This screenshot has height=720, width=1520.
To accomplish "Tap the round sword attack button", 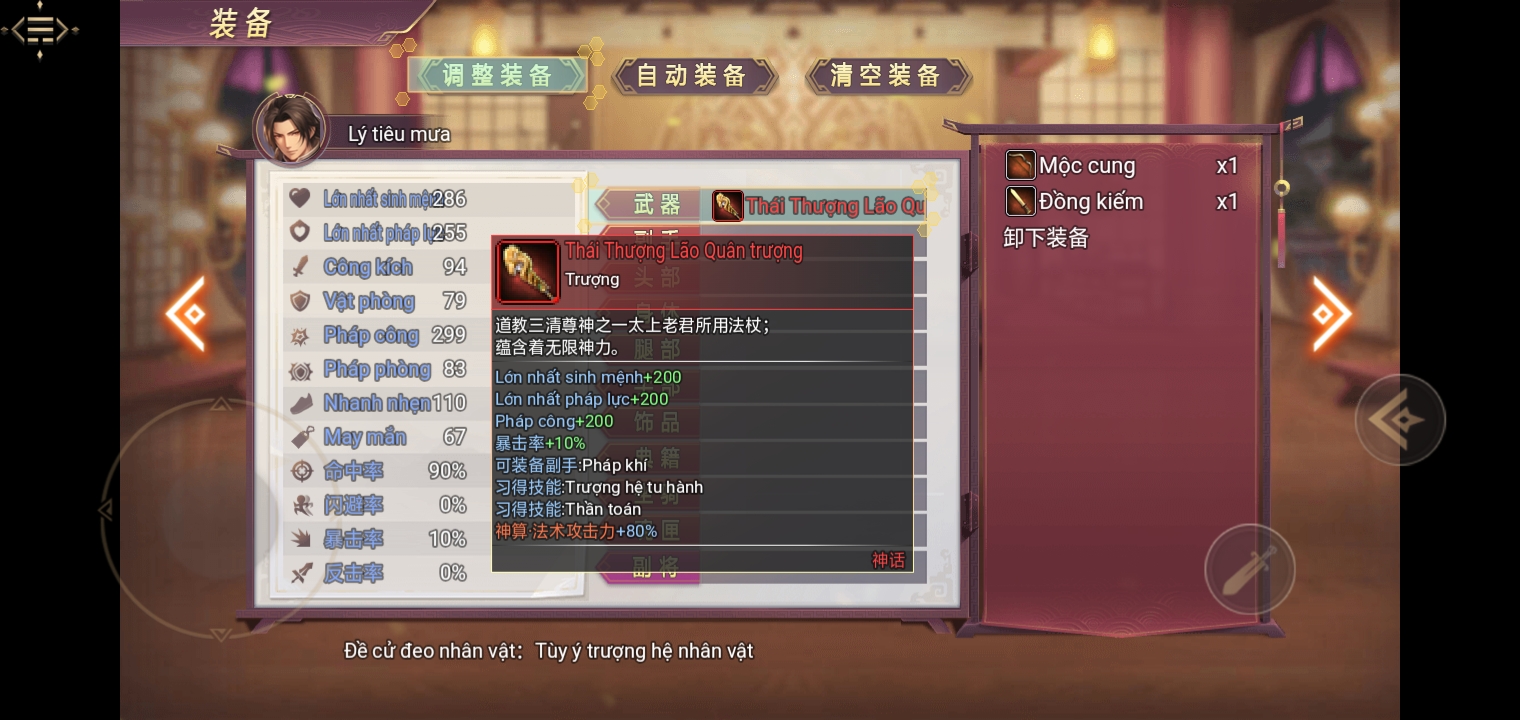I will coord(1249,569).
